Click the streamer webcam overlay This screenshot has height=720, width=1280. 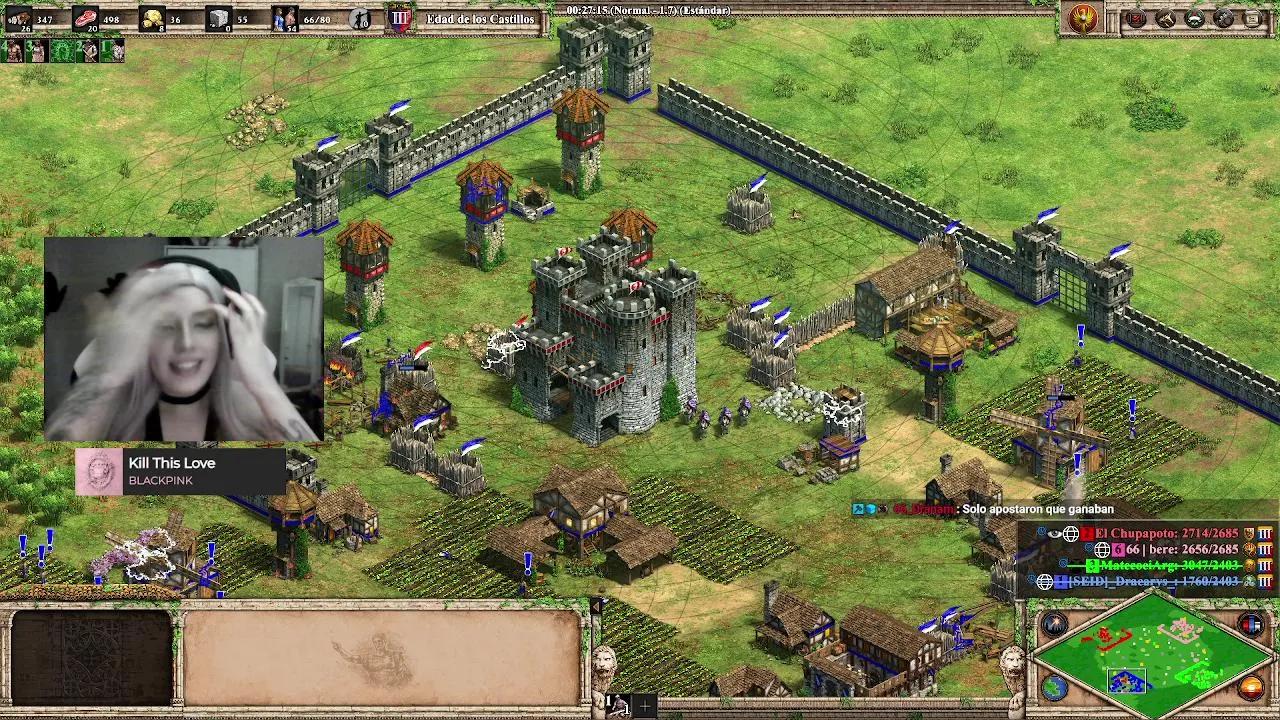pyautogui.click(x=183, y=339)
